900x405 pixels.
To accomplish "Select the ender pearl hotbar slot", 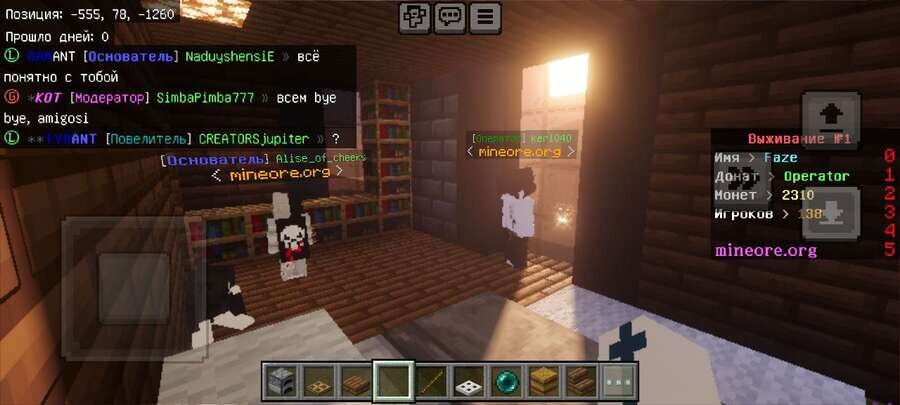I will pyautogui.click(x=506, y=381).
